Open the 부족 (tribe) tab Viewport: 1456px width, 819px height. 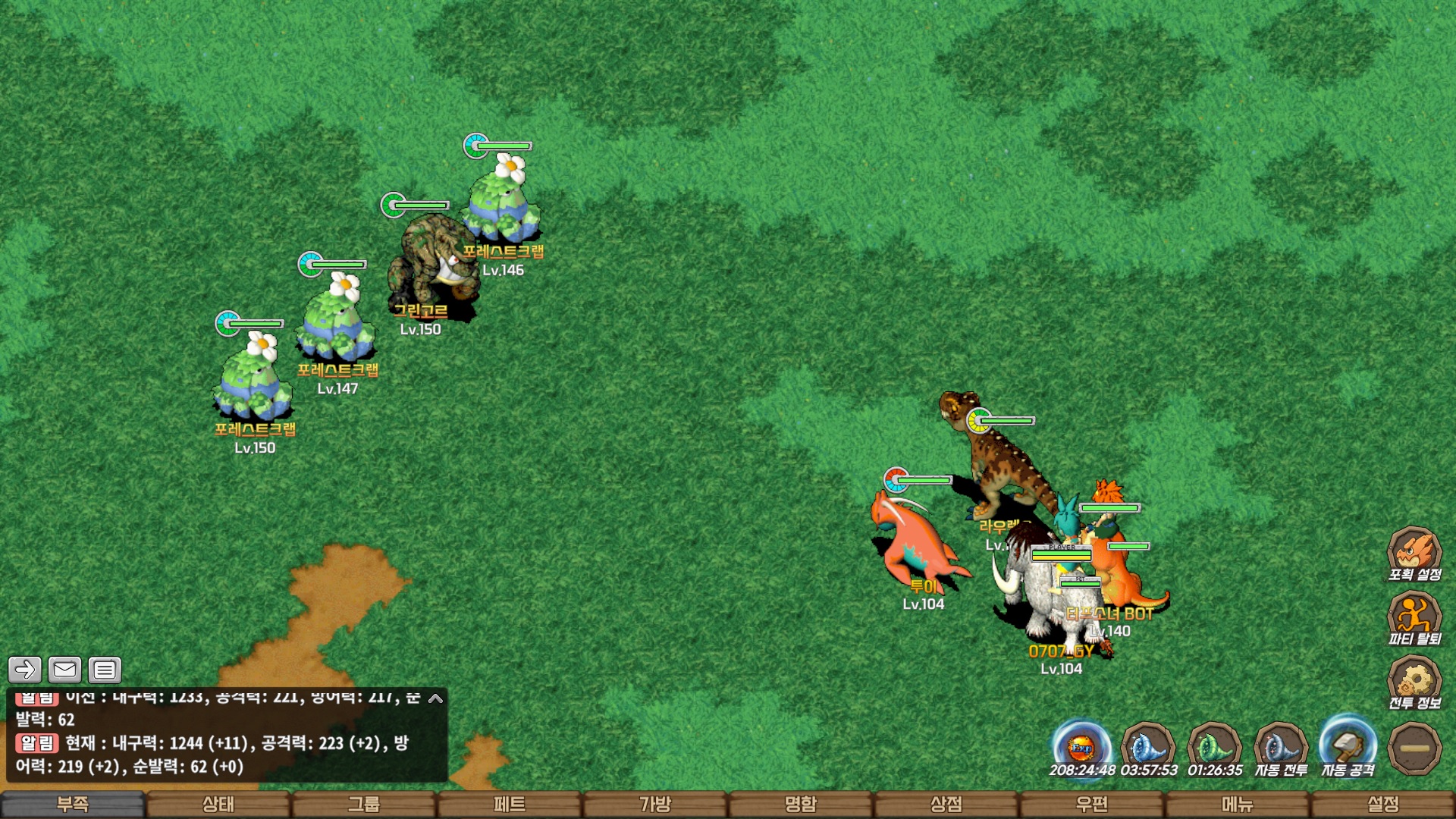73,804
